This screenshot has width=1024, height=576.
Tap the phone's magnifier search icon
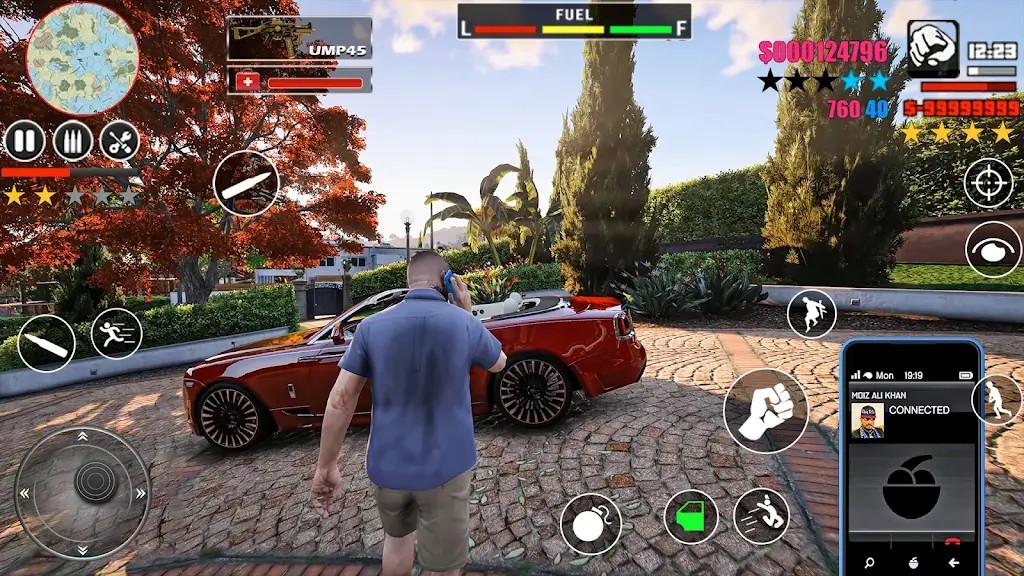pyautogui.click(x=869, y=562)
